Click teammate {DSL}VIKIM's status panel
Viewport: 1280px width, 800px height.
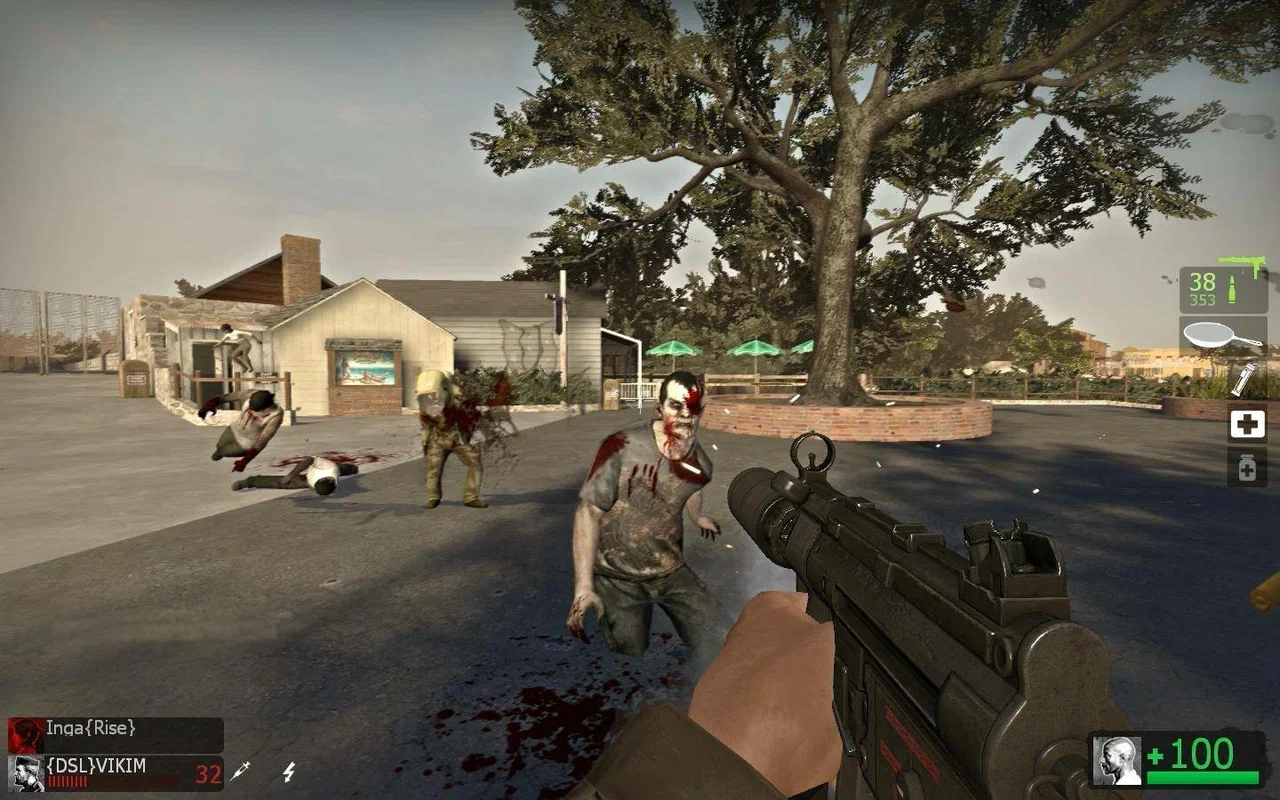pyautogui.click(x=115, y=772)
